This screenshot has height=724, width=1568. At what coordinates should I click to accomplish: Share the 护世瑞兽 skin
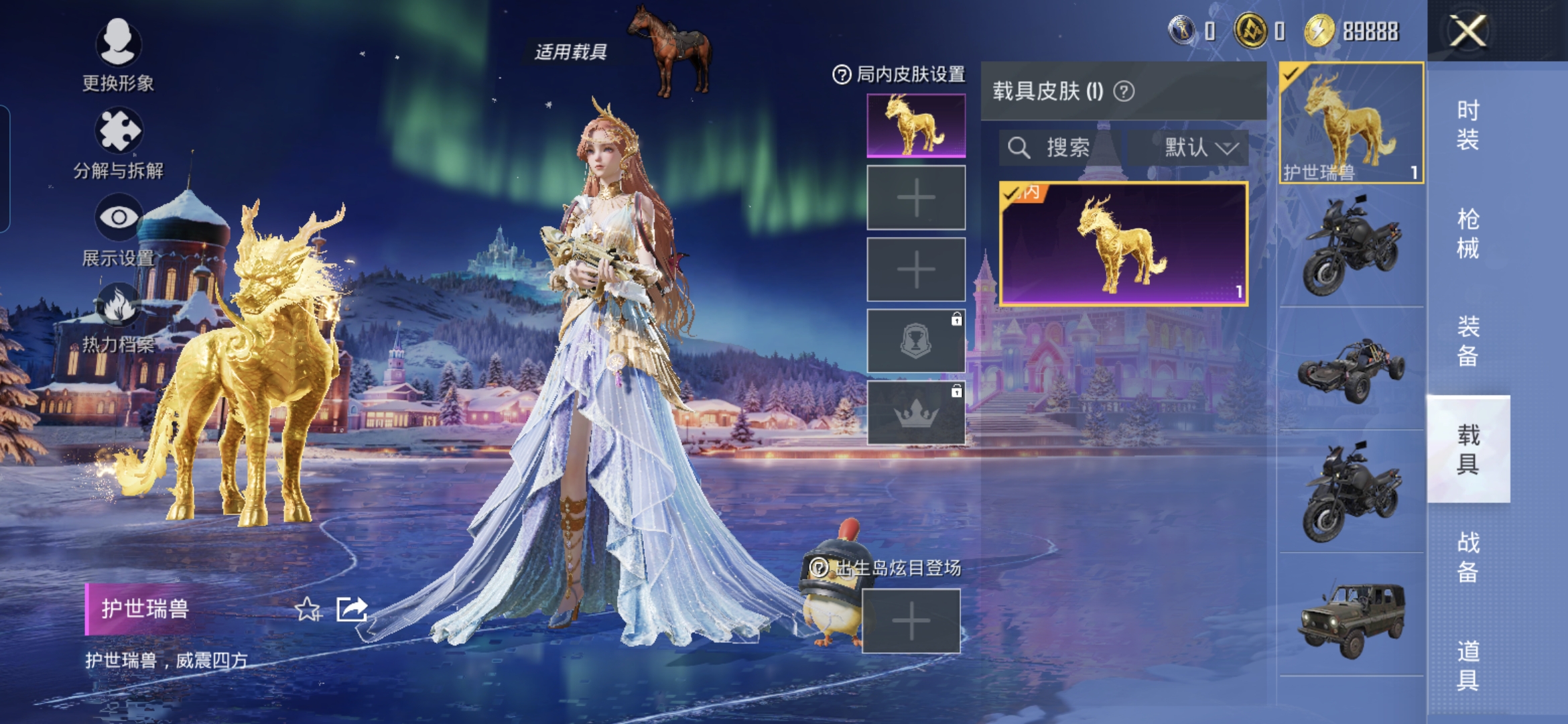[x=352, y=609]
